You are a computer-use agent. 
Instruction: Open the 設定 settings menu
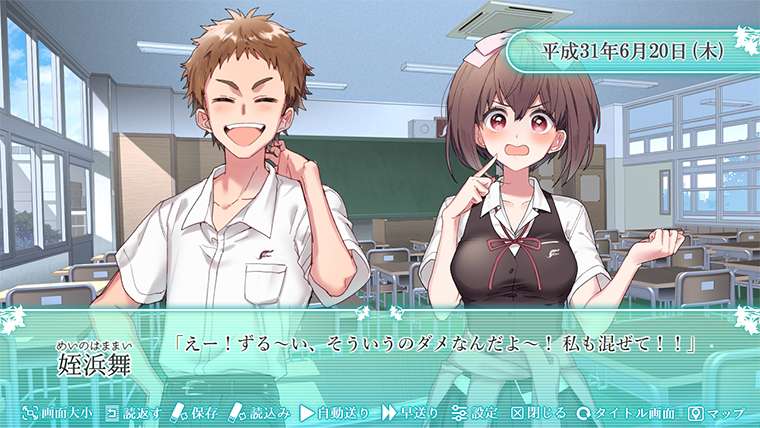tap(475, 412)
